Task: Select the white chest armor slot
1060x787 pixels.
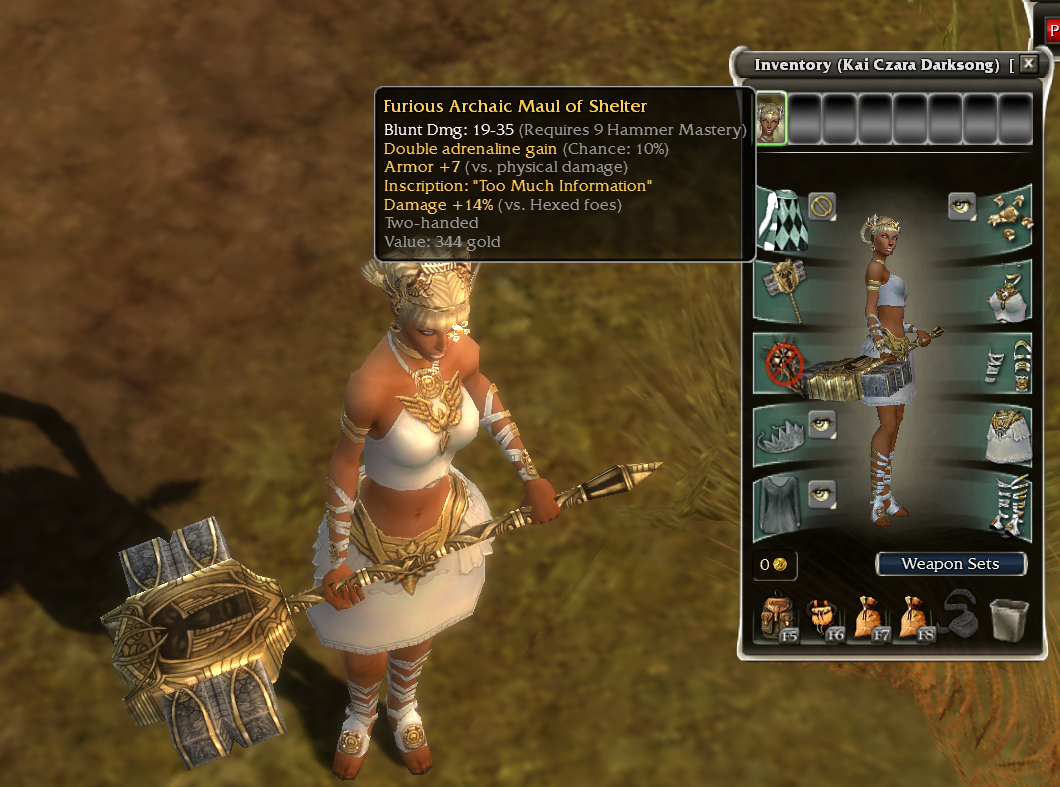Action: pos(1006,291)
